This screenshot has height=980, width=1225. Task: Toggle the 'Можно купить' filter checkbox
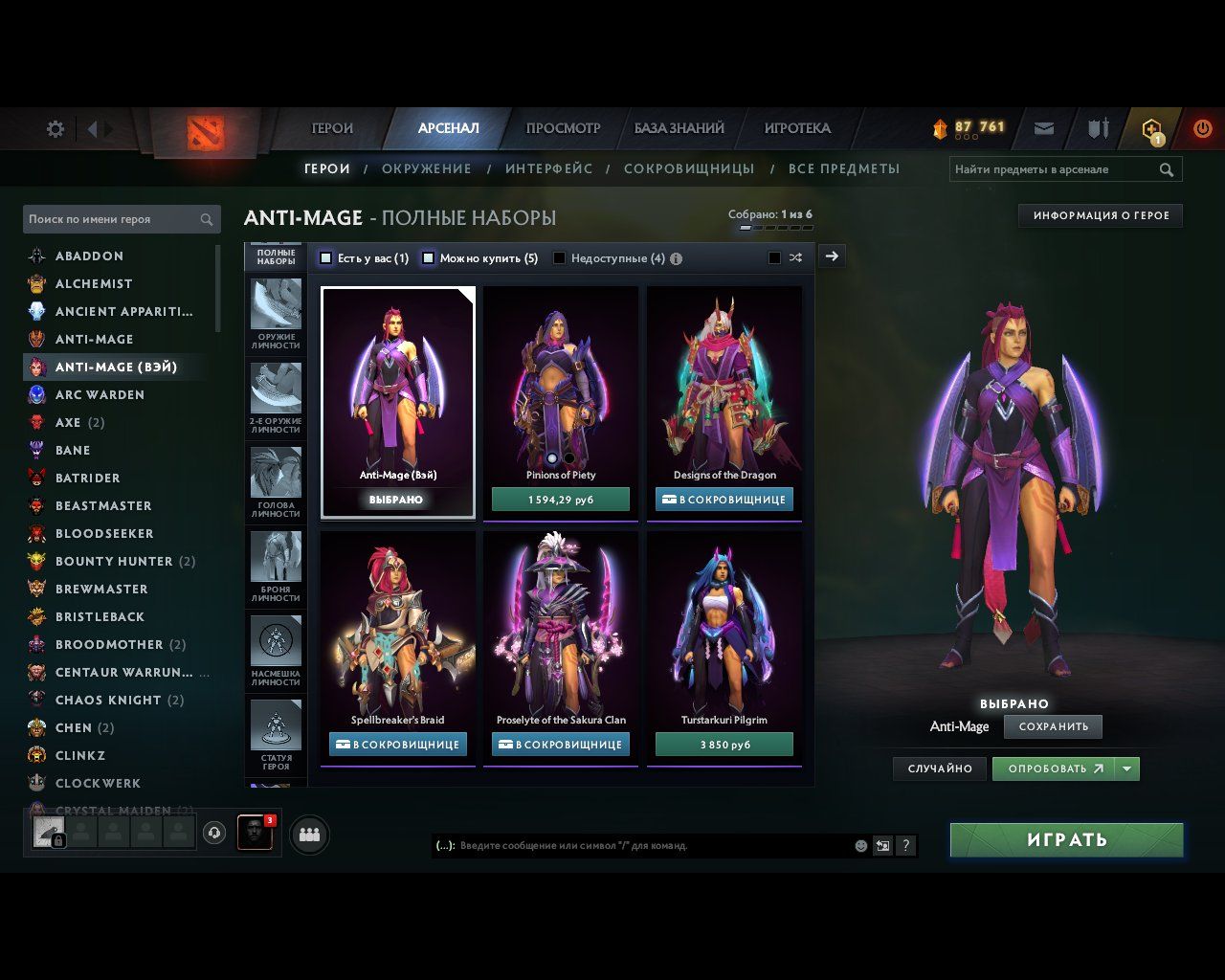(x=429, y=258)
